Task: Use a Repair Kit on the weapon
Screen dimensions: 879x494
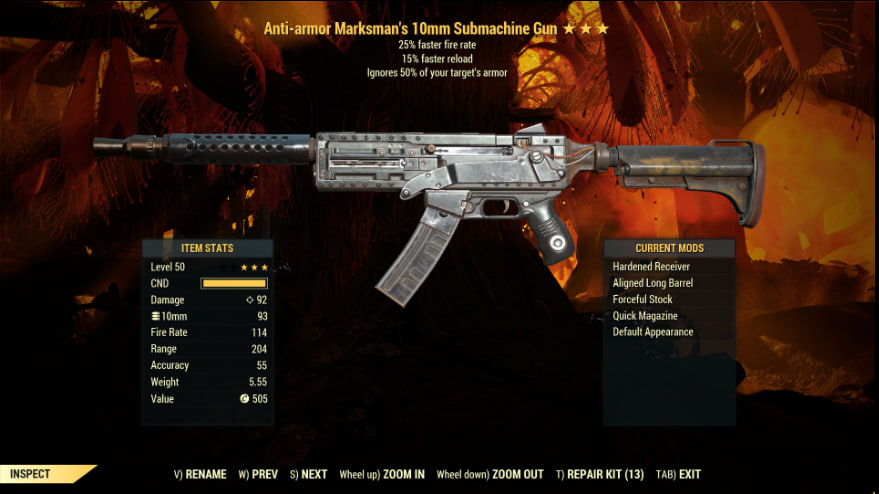Action: coord(600,474)
